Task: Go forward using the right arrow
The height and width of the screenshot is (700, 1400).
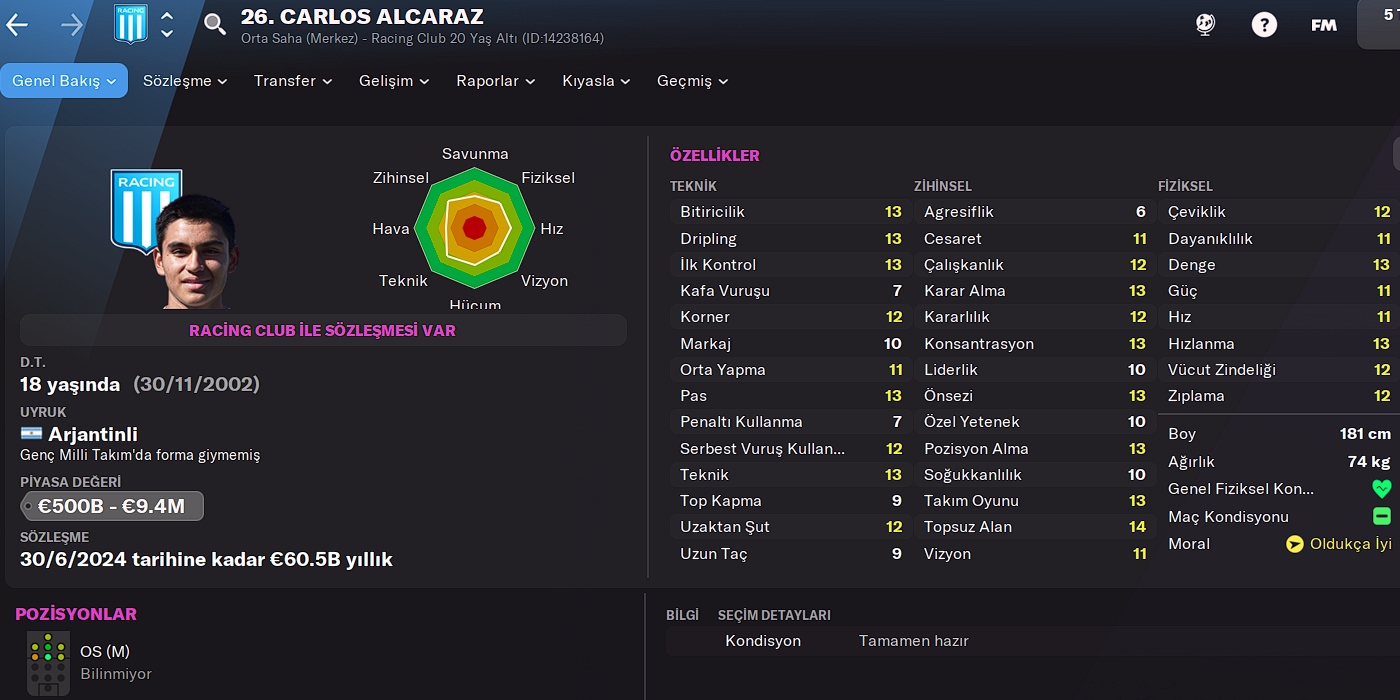Action: click(72, 25)
